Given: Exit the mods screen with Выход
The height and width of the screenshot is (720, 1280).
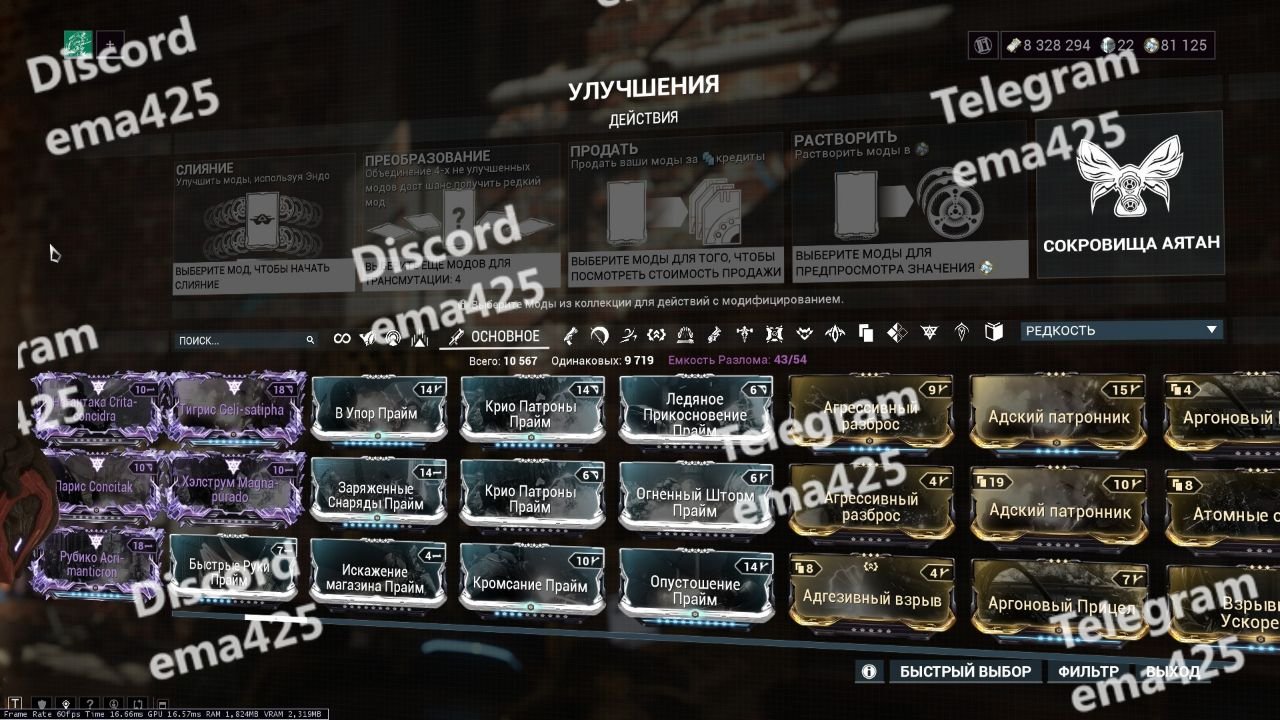Looking at the screenshot, I should point(1172,672).
